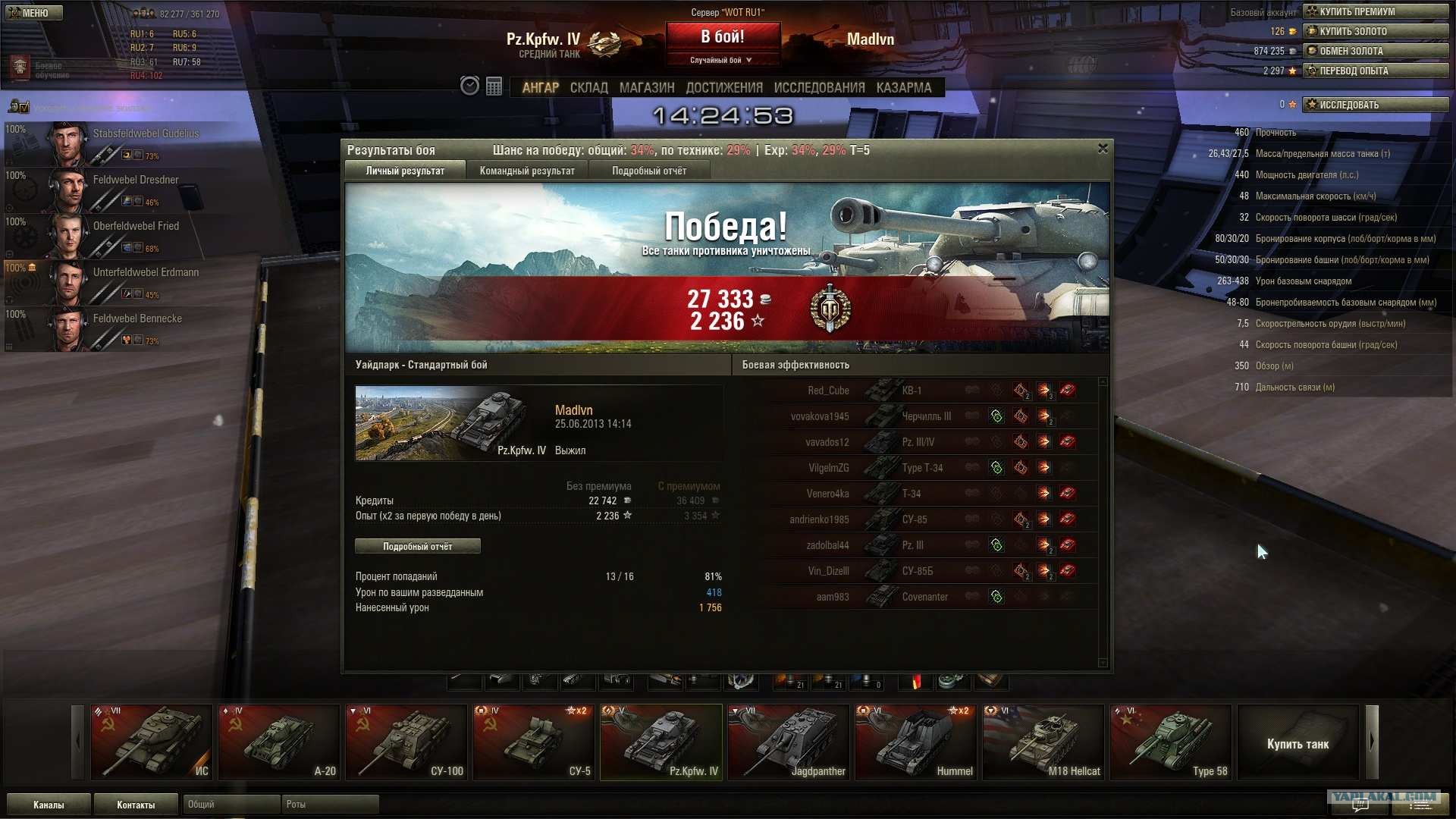Click the Купить танк slot

coord(1298,743)
